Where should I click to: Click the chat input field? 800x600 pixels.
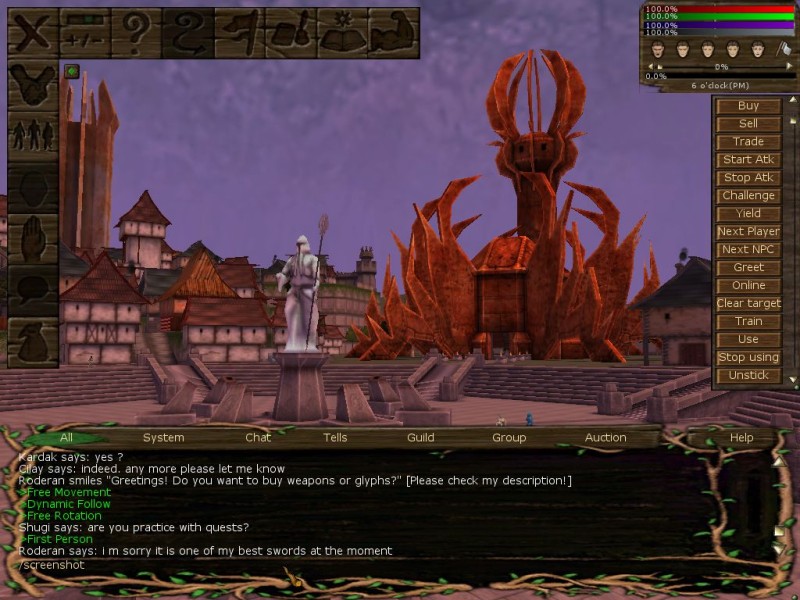pos(390,565)
